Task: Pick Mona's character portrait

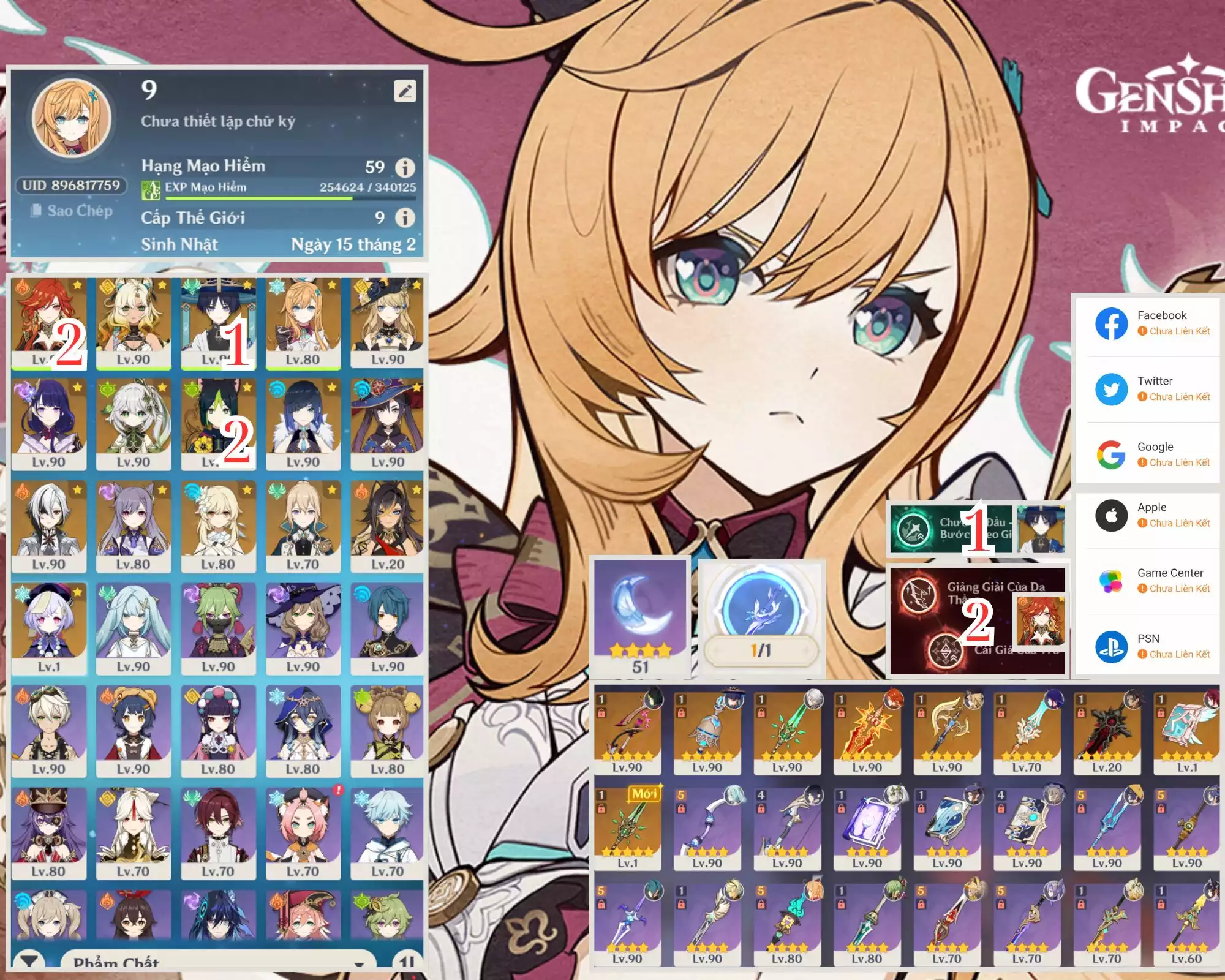Action: (x=387, y=424)
